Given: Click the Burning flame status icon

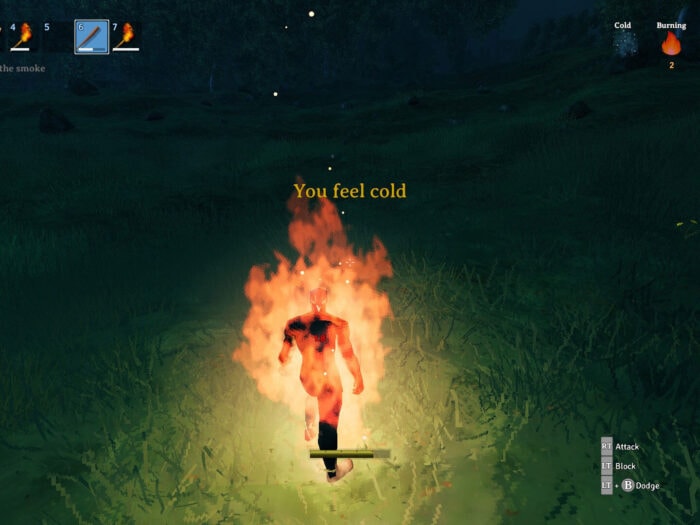Looking at the screenshot, I should click(671, 44).
